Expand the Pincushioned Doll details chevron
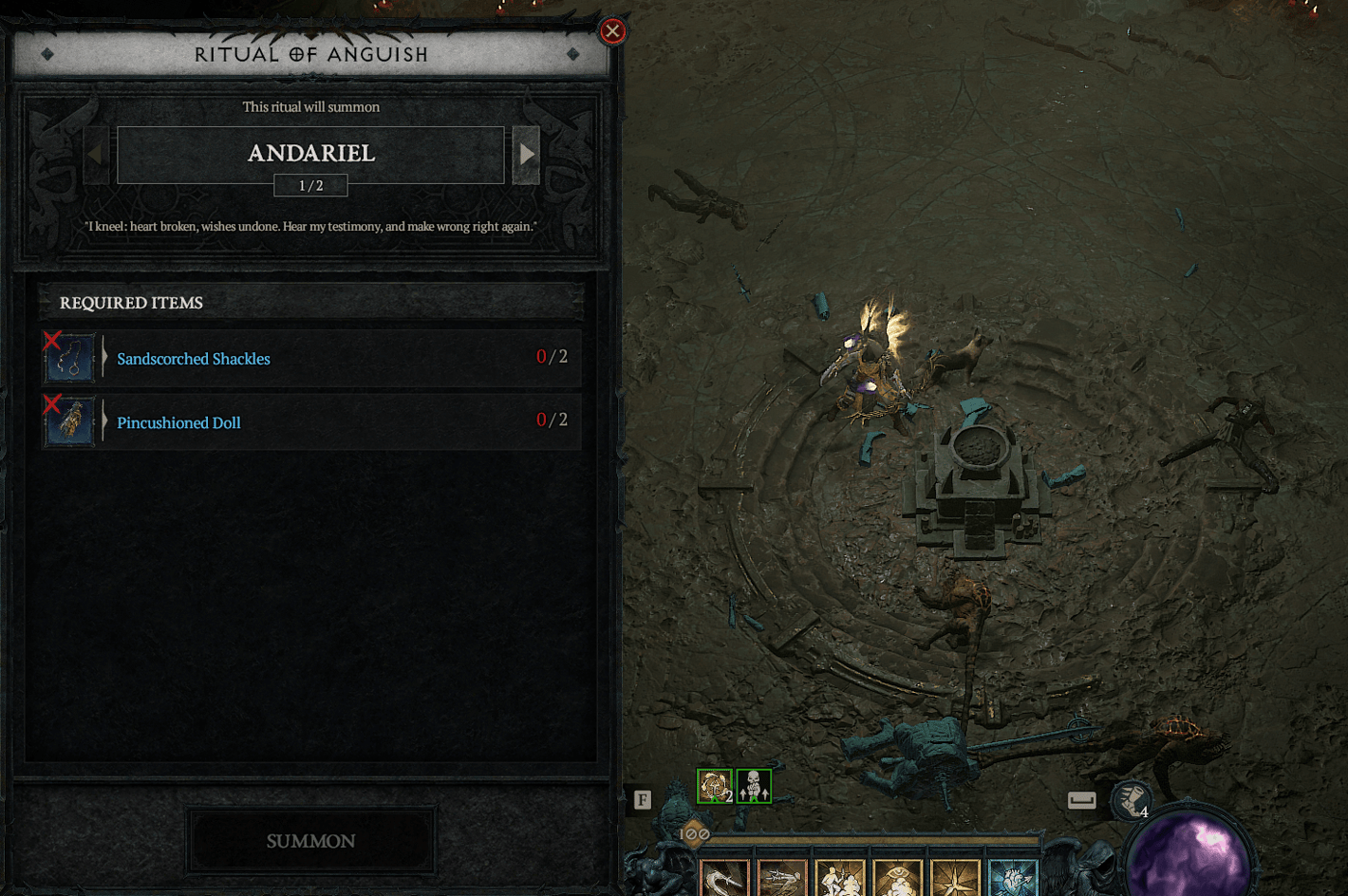 point(103,421)
